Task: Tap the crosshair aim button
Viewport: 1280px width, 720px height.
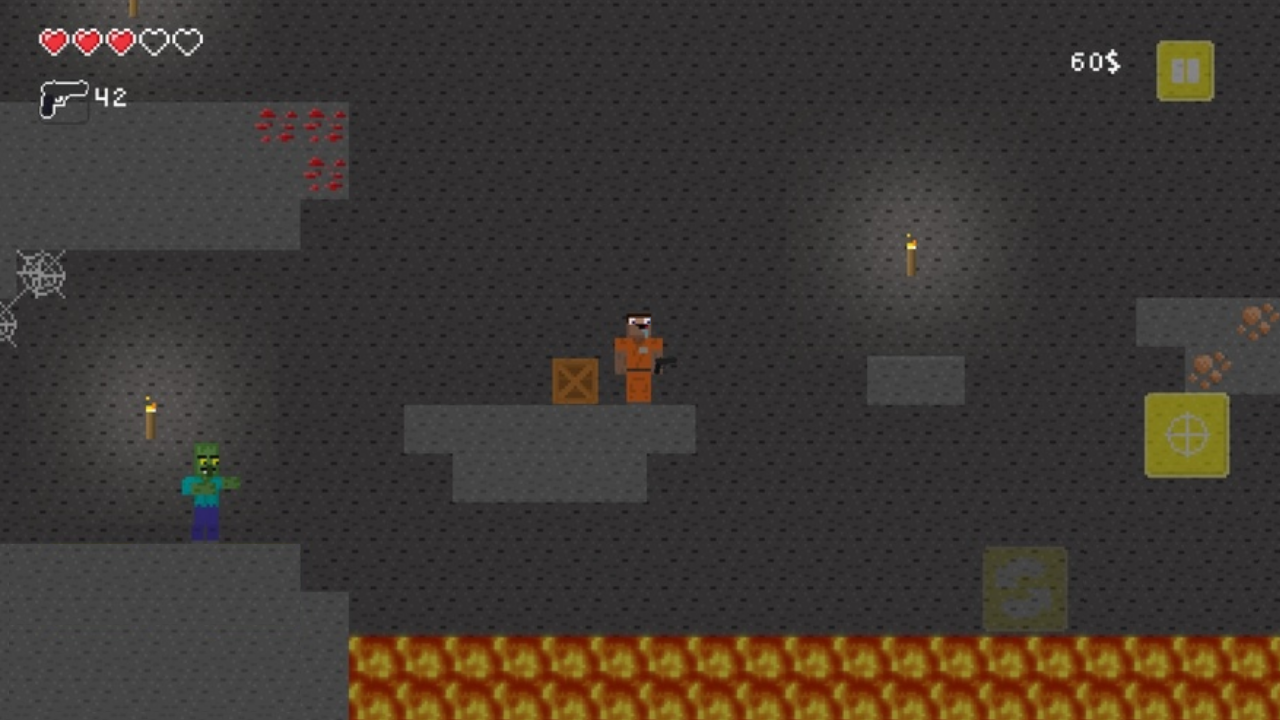Action: tap(1186, 435)
